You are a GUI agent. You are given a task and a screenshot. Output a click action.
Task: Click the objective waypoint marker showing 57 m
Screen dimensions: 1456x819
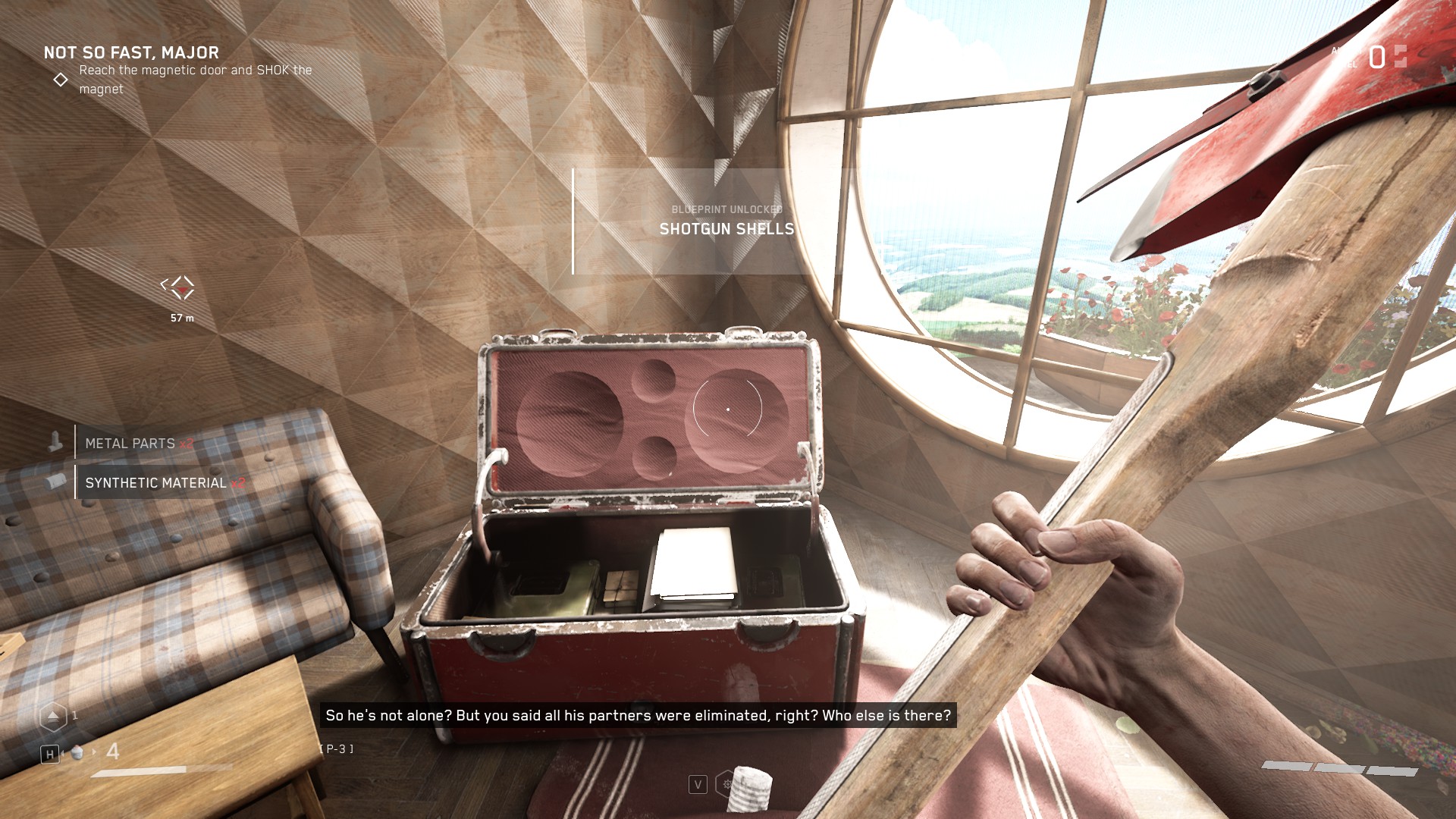pos(179,288)
